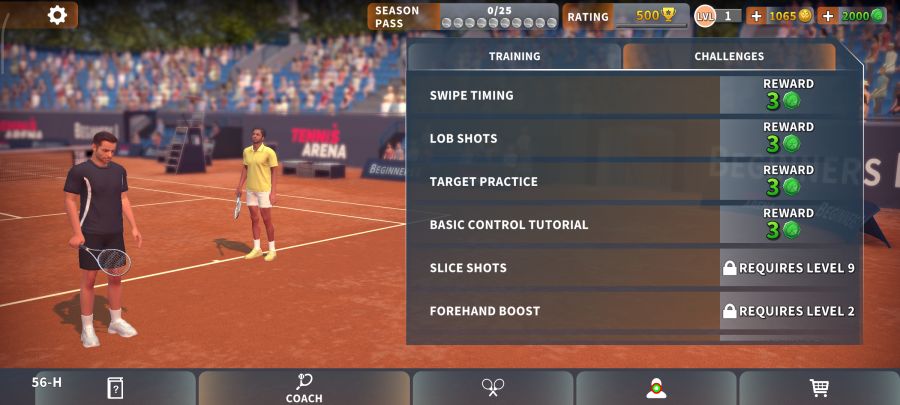900x405 pixels.
Task: Open the settings gear menu
Action: coord(57,15)
